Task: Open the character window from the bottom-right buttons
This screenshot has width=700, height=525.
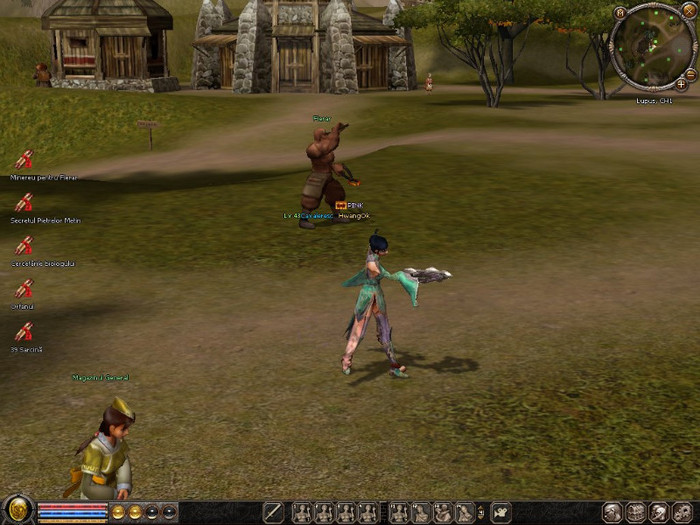Action: (x=613, y=512)
